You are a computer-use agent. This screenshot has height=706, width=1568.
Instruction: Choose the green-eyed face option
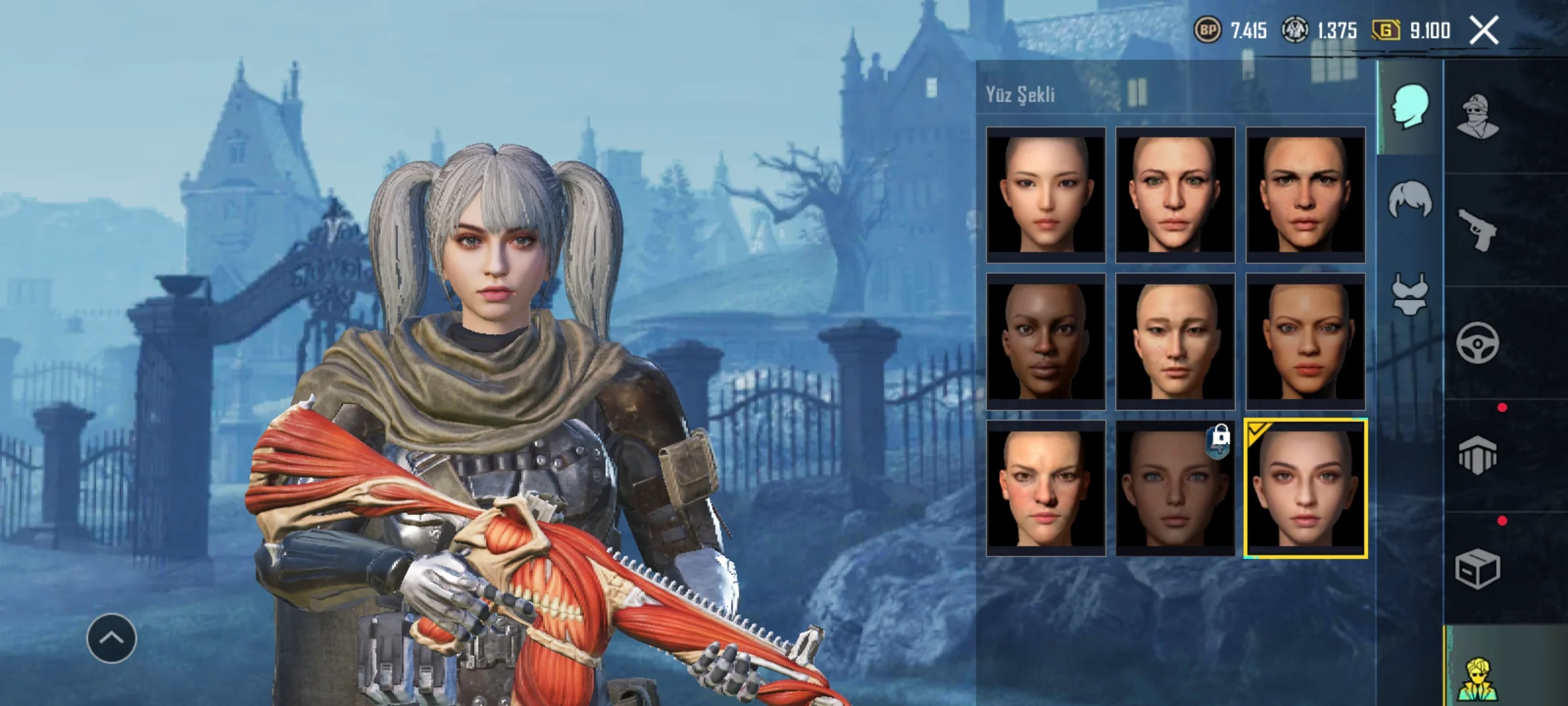tap(1175, 195)
